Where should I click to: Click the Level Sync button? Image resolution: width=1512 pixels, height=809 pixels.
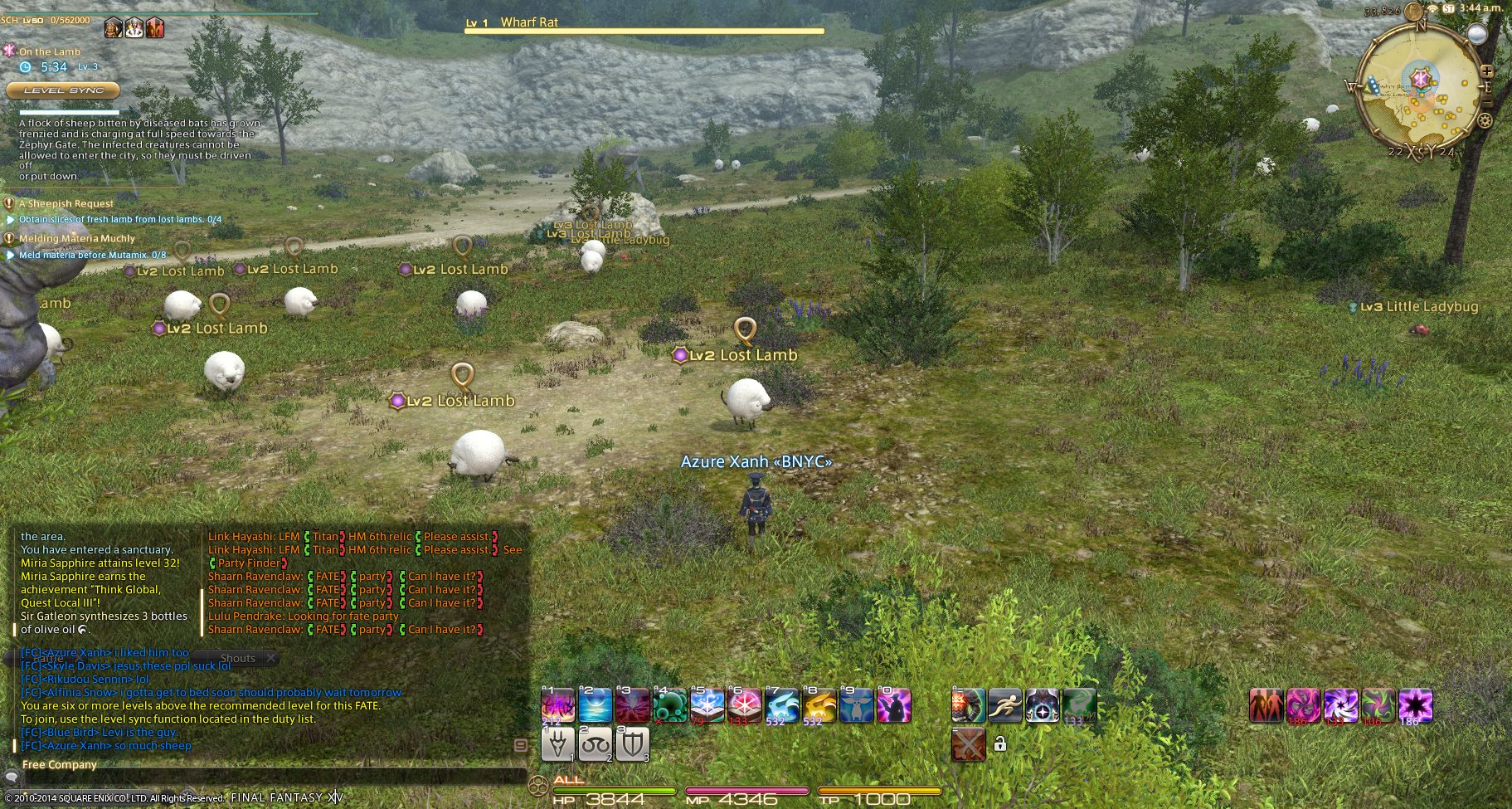(63, 90)
